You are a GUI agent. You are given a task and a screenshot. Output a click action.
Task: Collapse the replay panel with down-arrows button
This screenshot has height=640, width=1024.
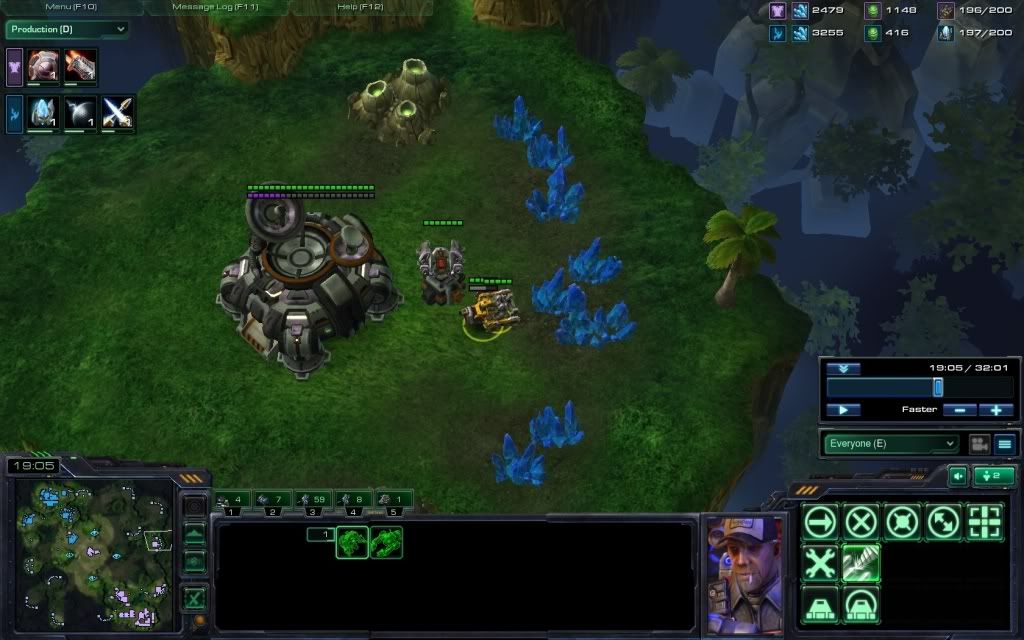coord(843,369)
